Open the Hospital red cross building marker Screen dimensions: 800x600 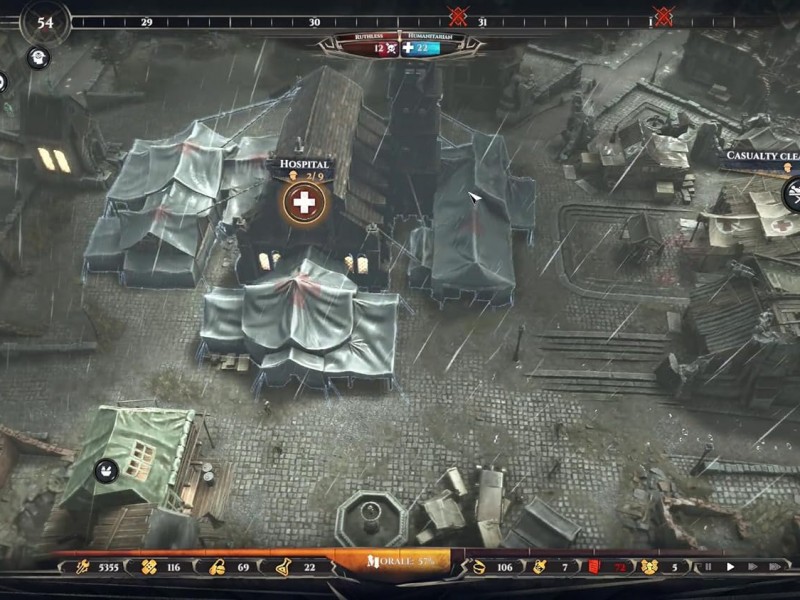click(302, 203)
